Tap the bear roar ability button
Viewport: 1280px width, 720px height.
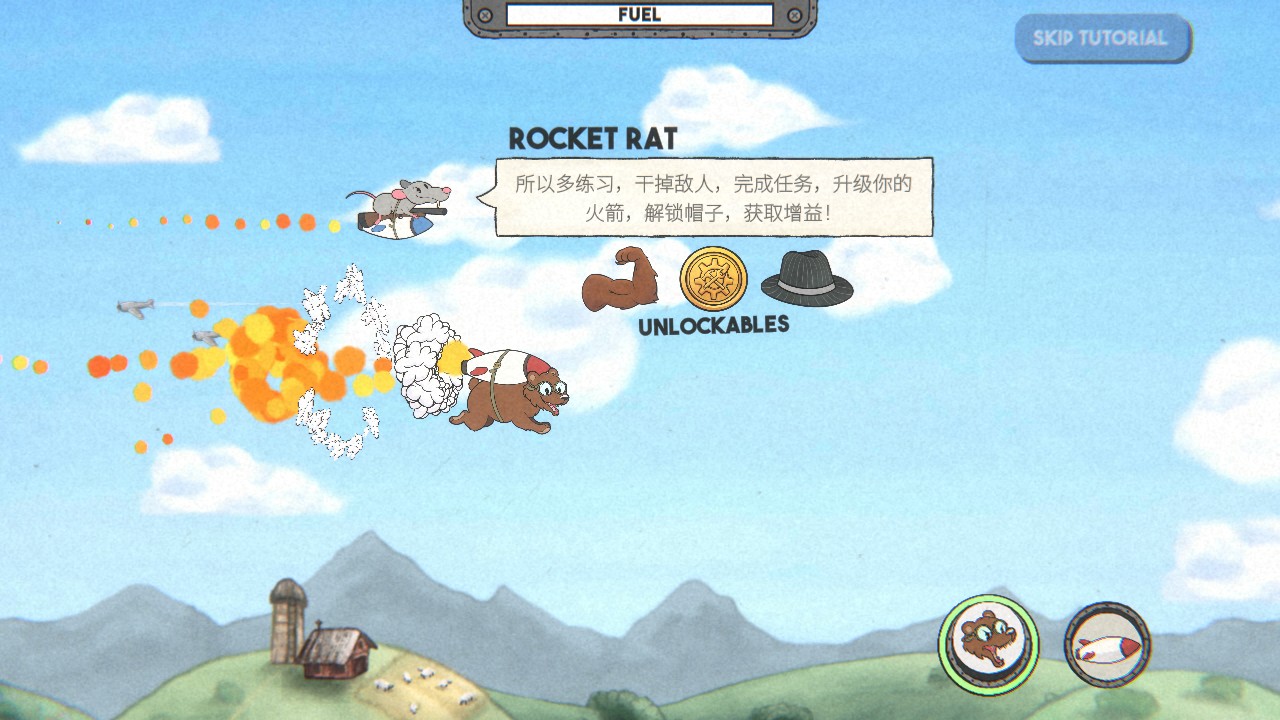point(988,644)
